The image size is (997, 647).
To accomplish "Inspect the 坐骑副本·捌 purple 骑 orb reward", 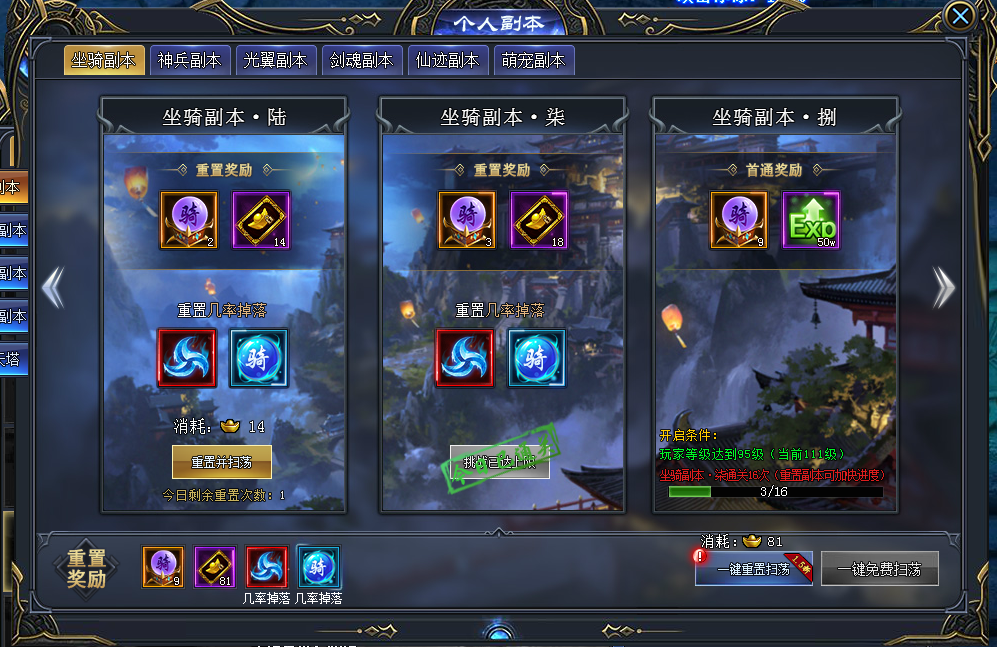I will [x=739, y=220].
